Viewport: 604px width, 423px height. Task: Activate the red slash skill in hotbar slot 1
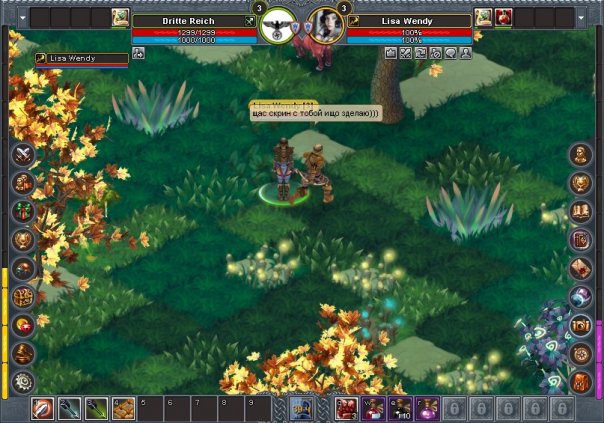[43, 408]
